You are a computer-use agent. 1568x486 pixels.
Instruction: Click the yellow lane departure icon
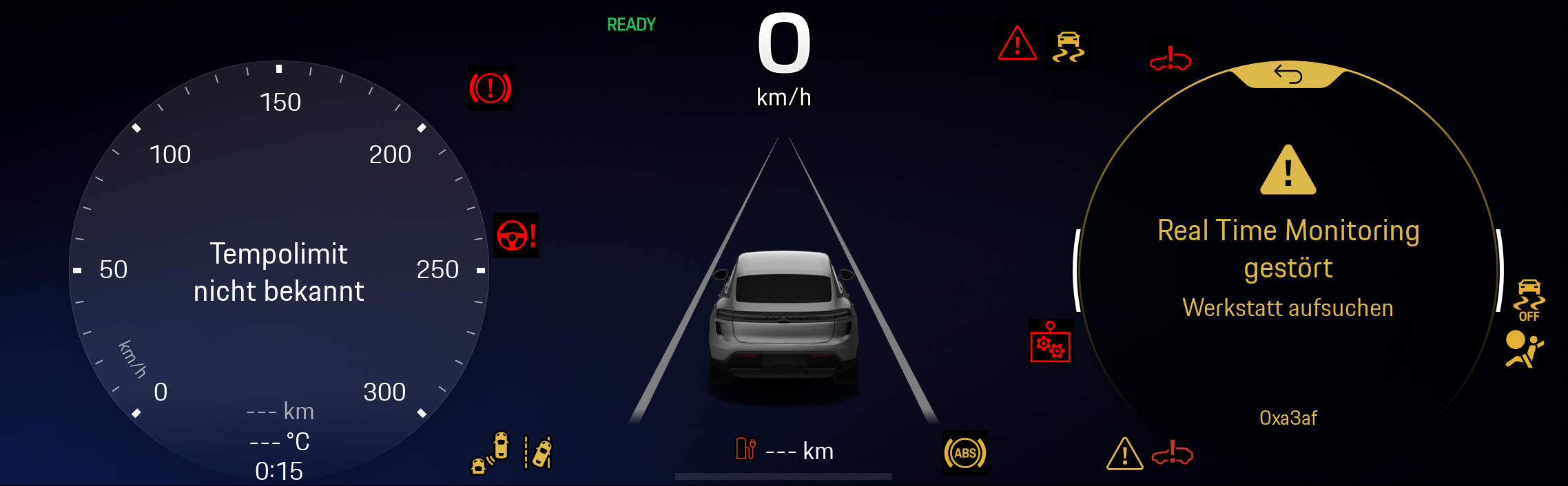539,452
